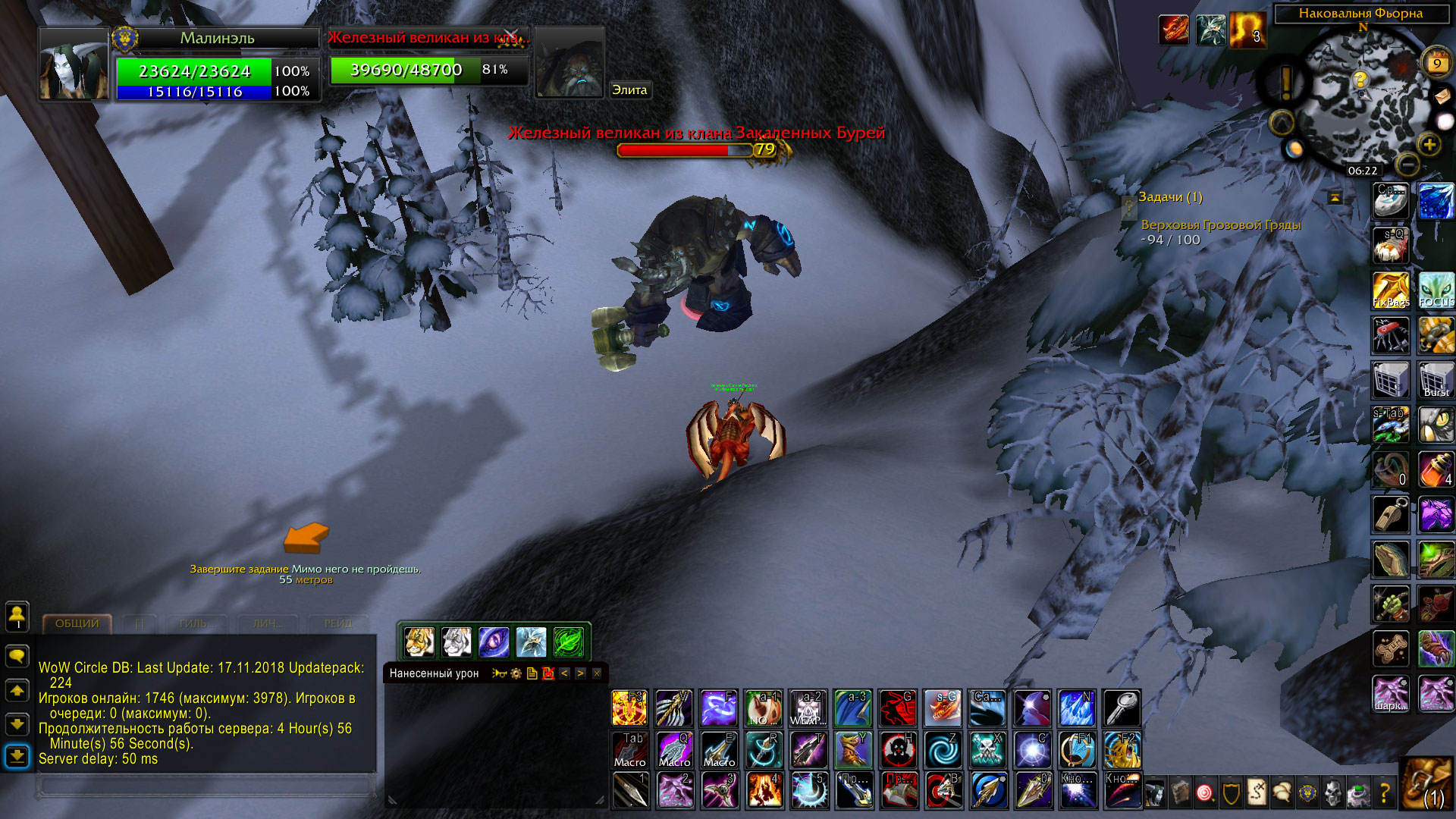Image resolution: width=1456 pixels, height=819 pixels.
Task: Open the backpack bag slot
Action: (x=1426, y=789)
